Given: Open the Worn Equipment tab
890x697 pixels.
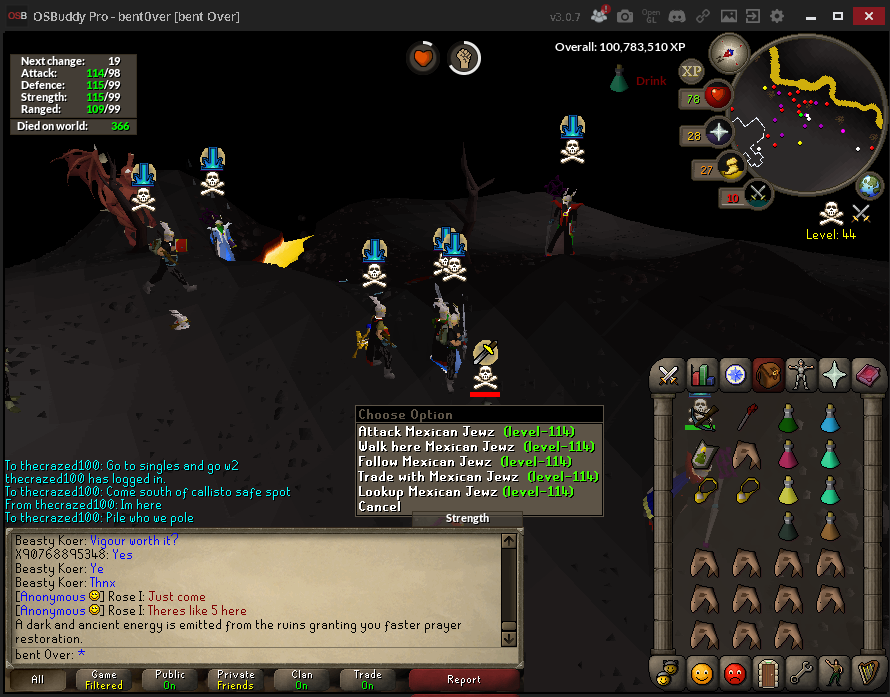Looking at the screenshot, I should point(800,375).
